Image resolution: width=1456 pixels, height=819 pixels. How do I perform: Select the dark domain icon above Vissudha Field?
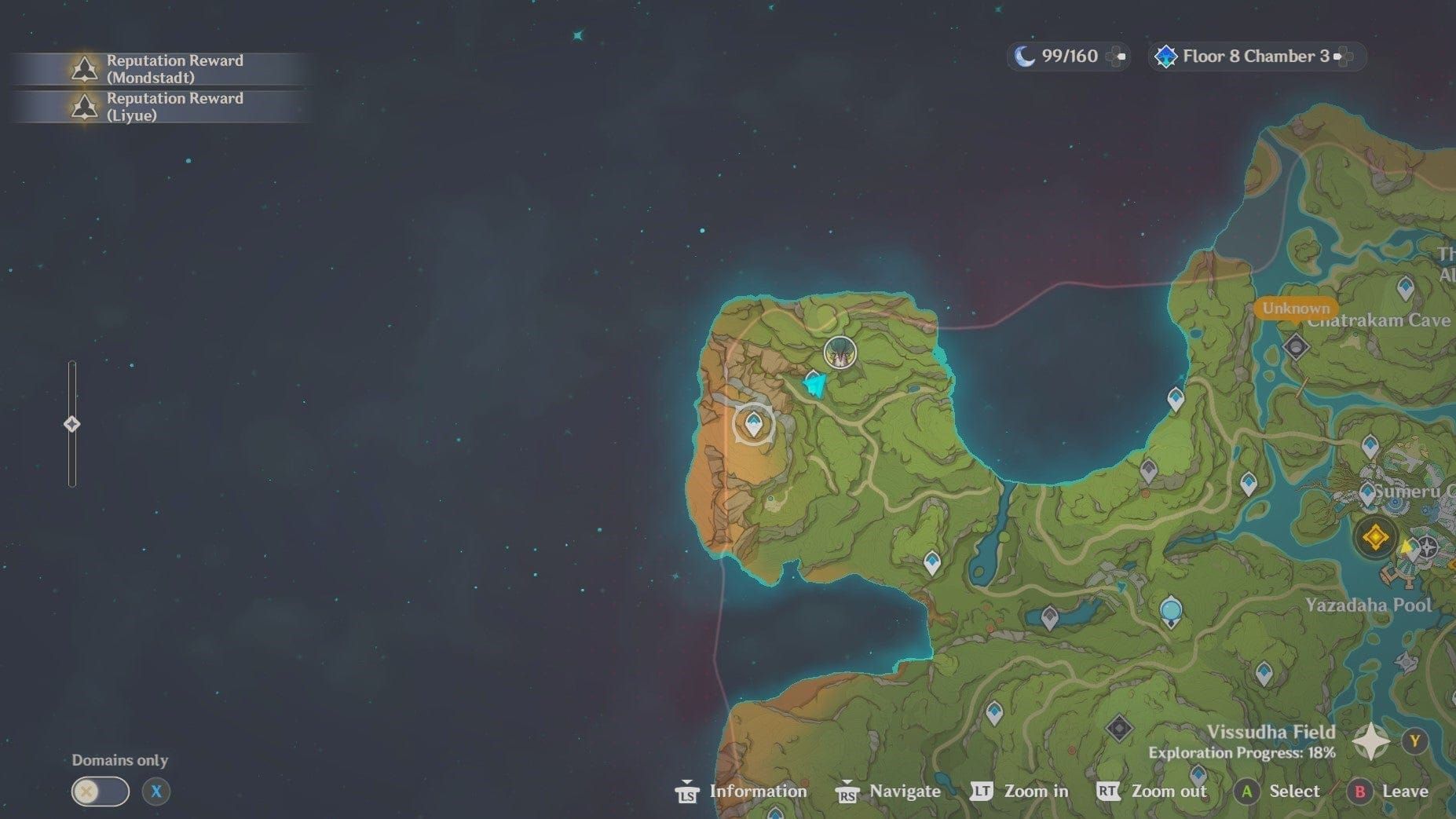click(1118, 729)
